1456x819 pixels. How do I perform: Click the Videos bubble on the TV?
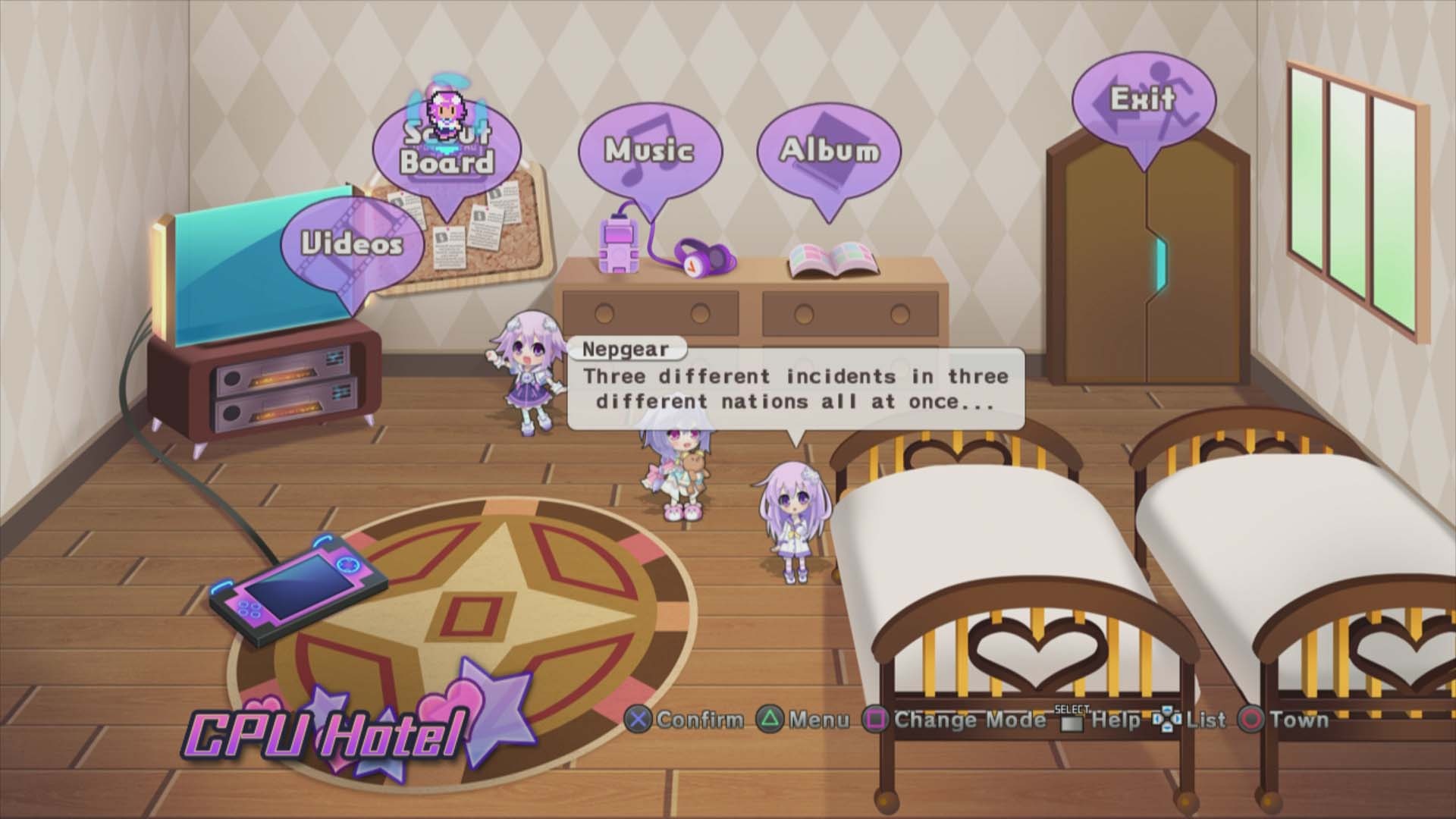350,243
